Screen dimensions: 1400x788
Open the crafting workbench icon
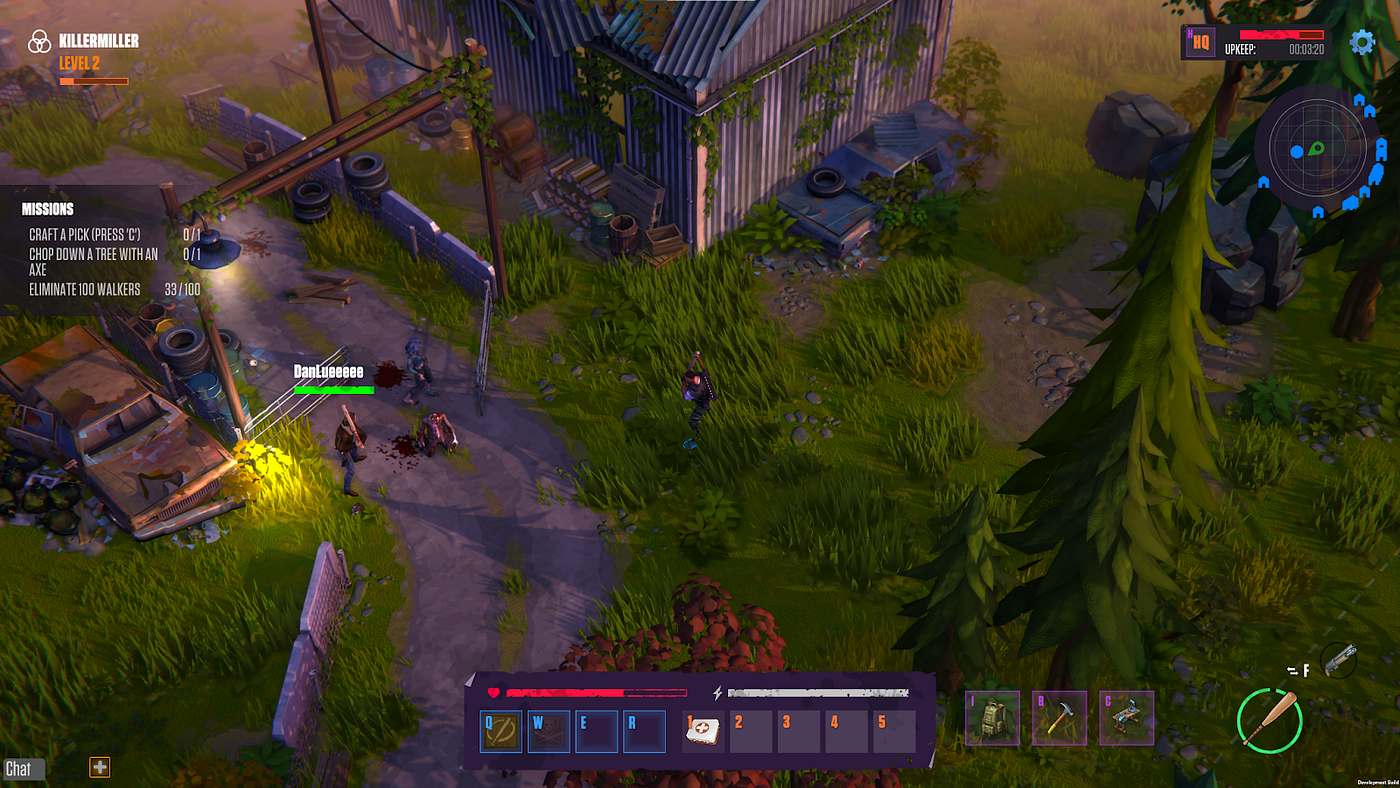point(1126,717)
